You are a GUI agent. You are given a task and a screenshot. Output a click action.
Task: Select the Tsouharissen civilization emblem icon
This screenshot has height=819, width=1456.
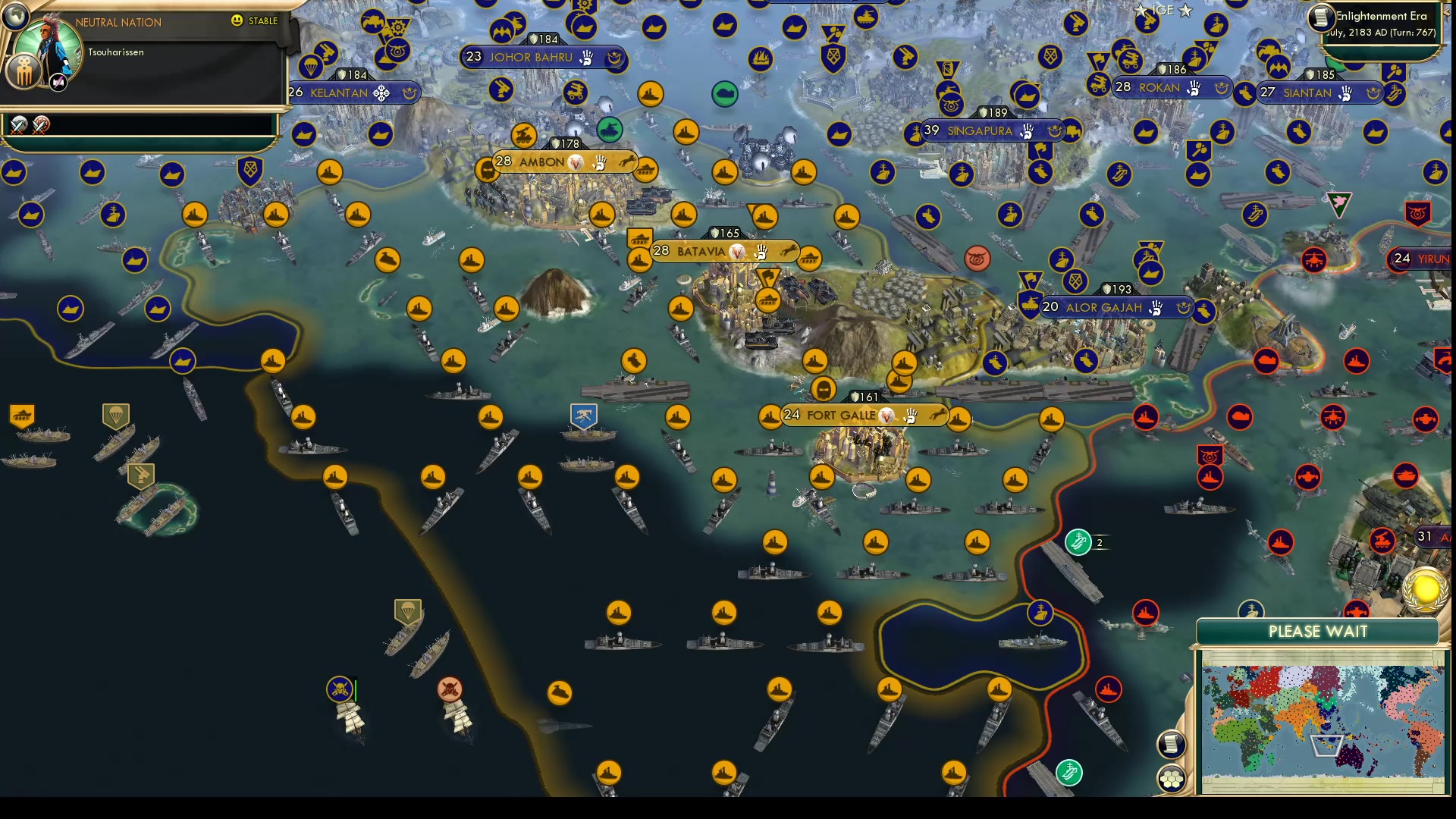(x=25, y=72)
